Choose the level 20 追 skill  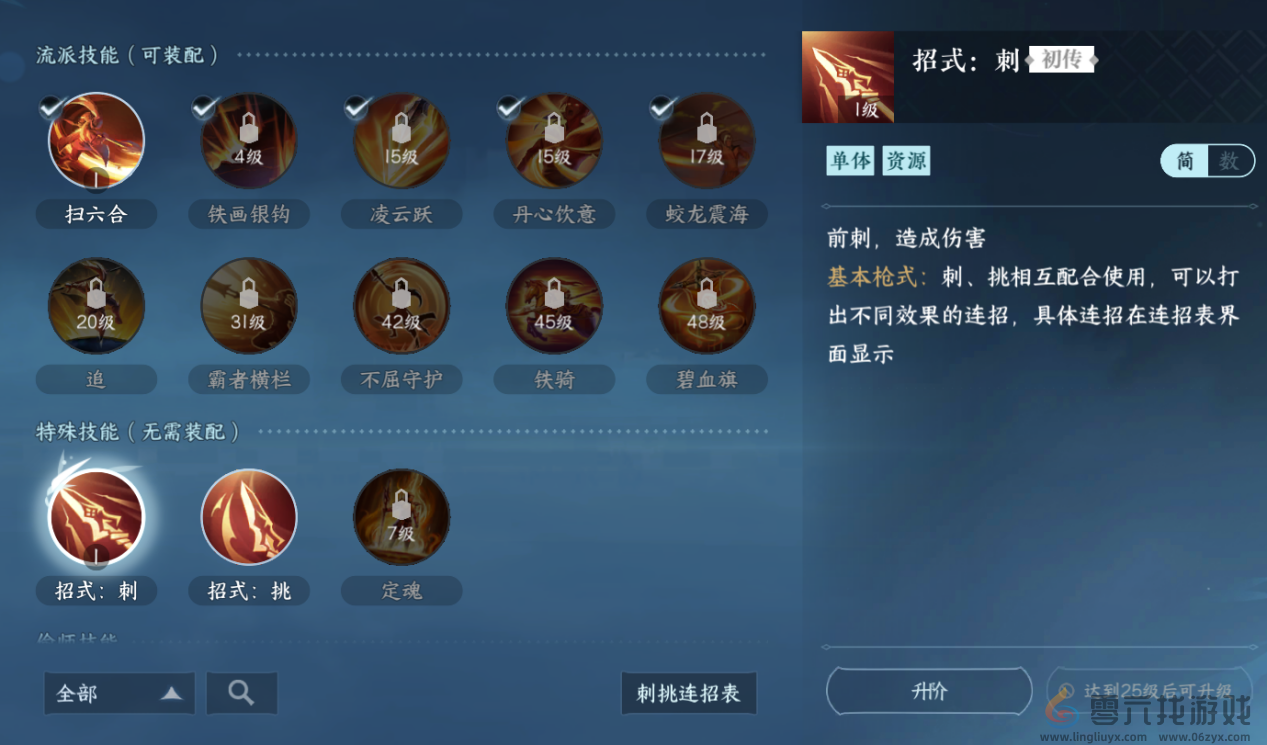click(x=96, y=306)
